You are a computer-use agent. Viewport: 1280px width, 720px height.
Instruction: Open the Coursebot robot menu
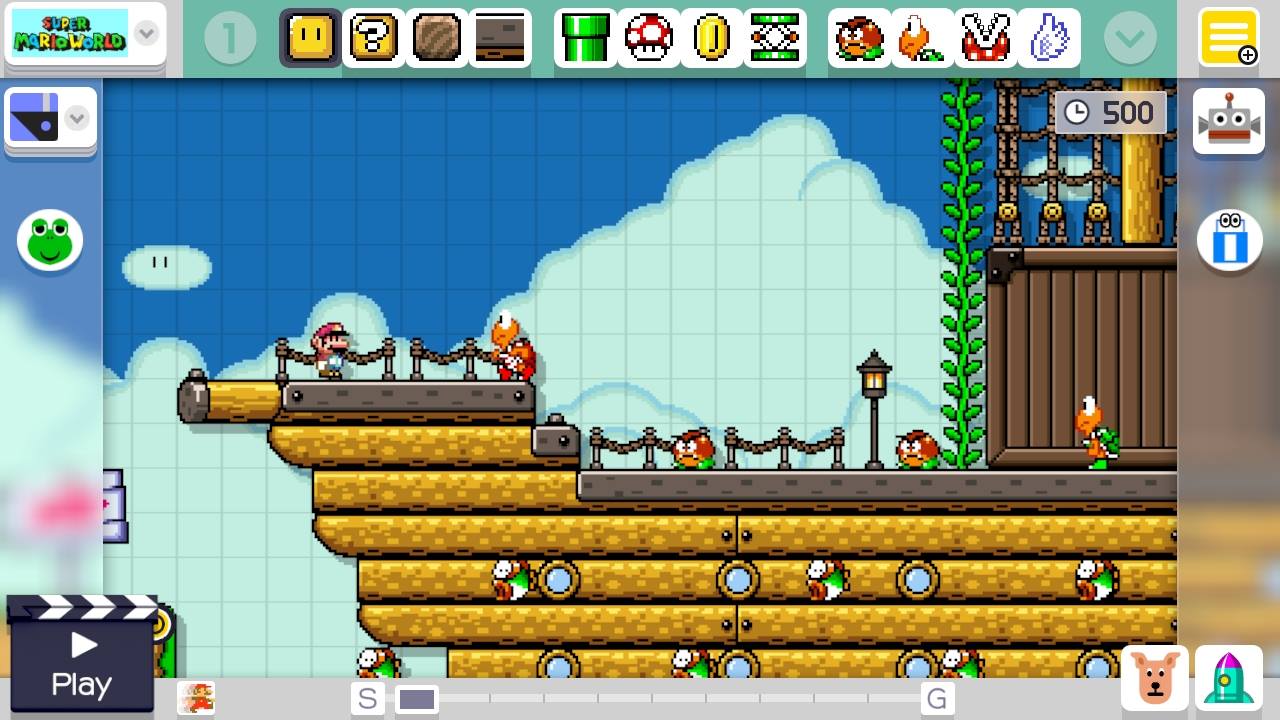click(x=1229, y=121)
